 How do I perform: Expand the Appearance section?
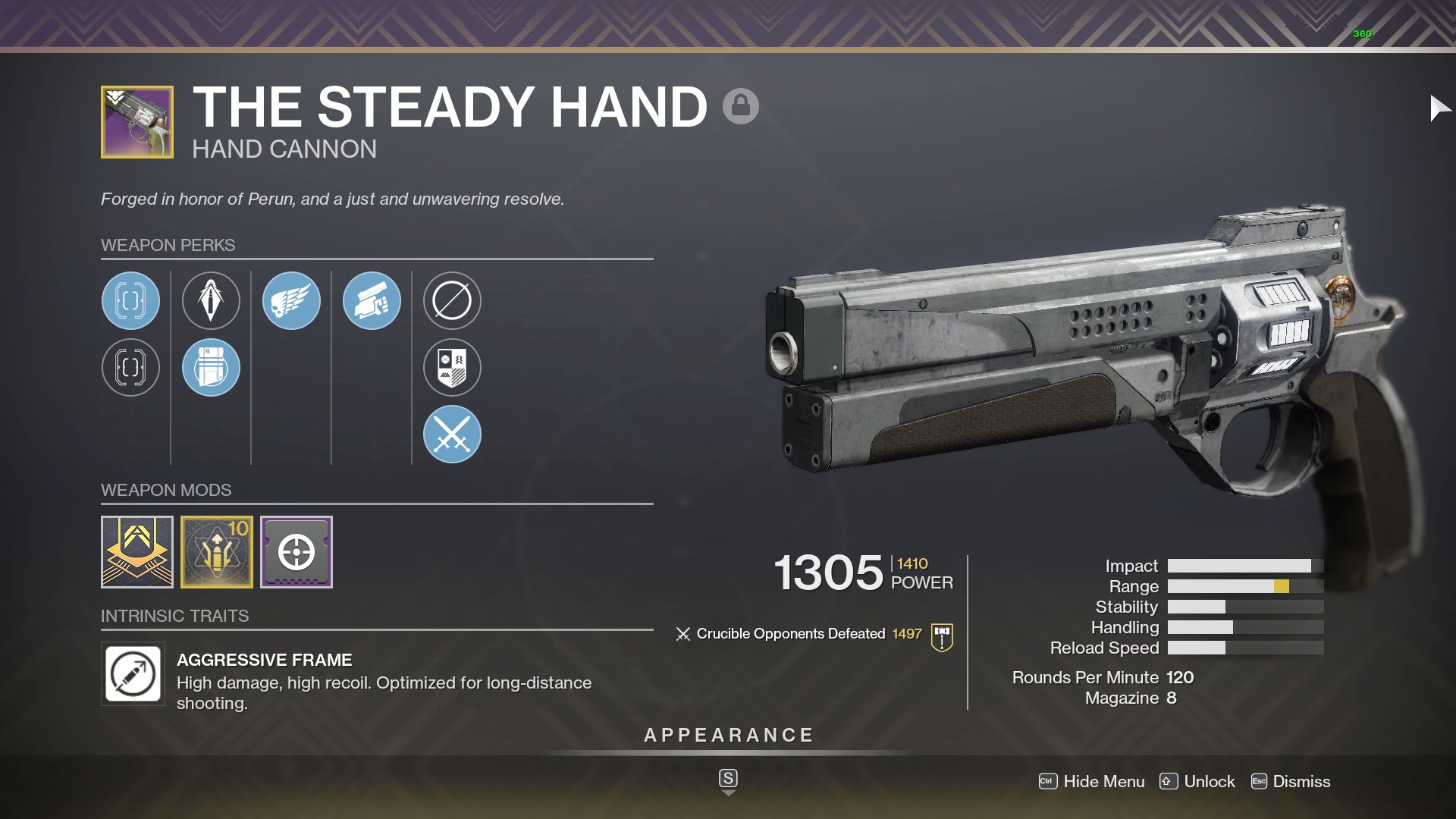click(x=727, y=734)
